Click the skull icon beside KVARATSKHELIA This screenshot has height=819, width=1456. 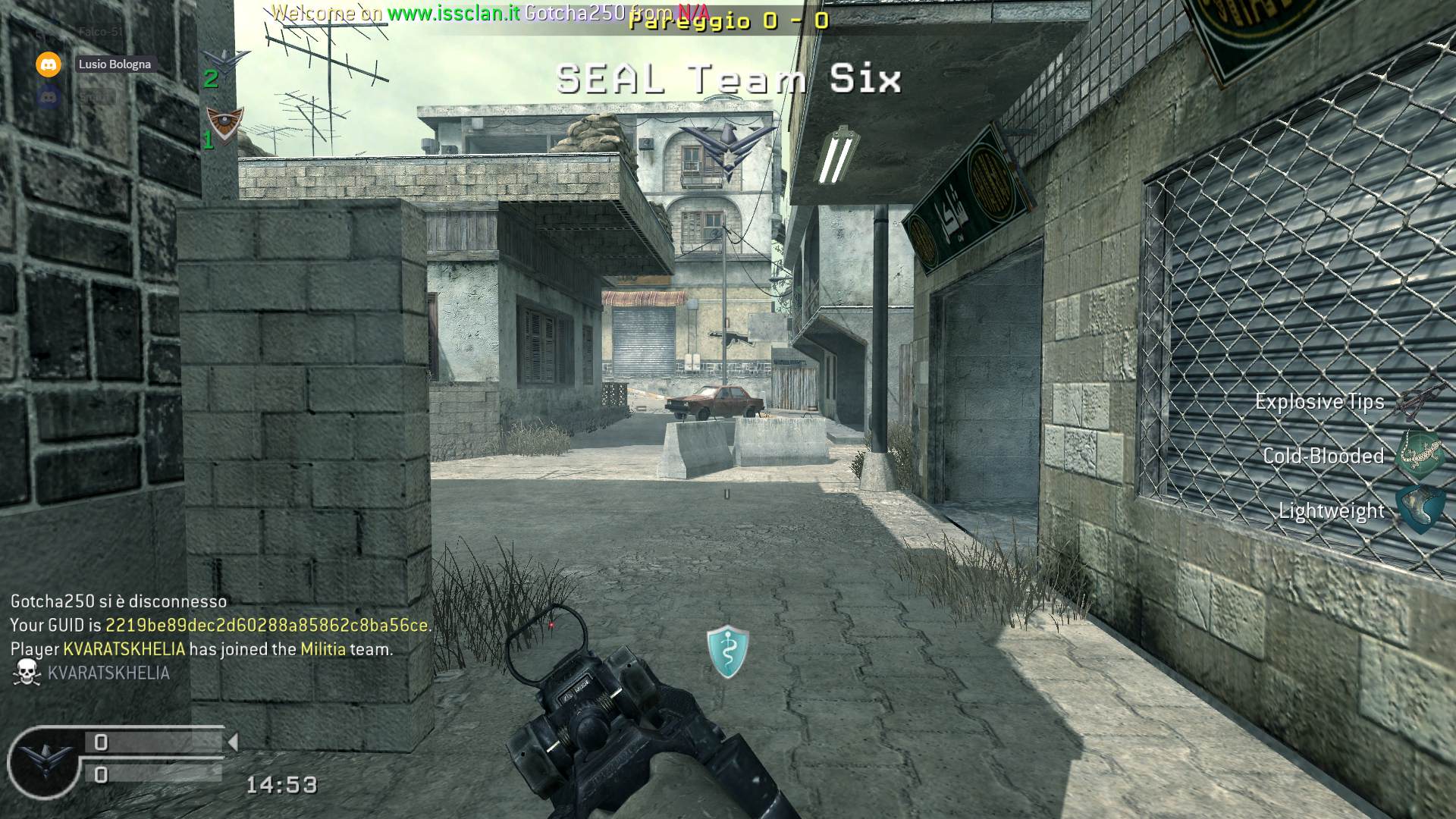27,673
